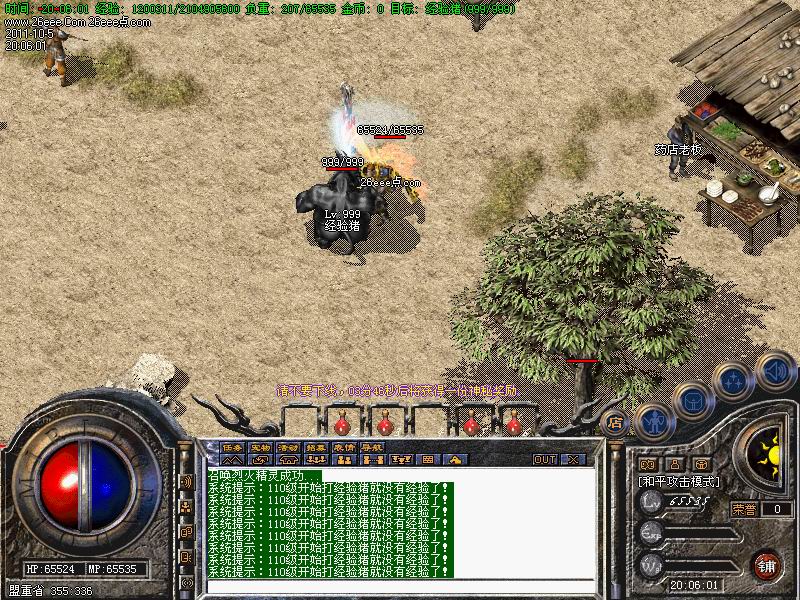
Task: Open the mountain map toolbar button
Action: point(232,460)
